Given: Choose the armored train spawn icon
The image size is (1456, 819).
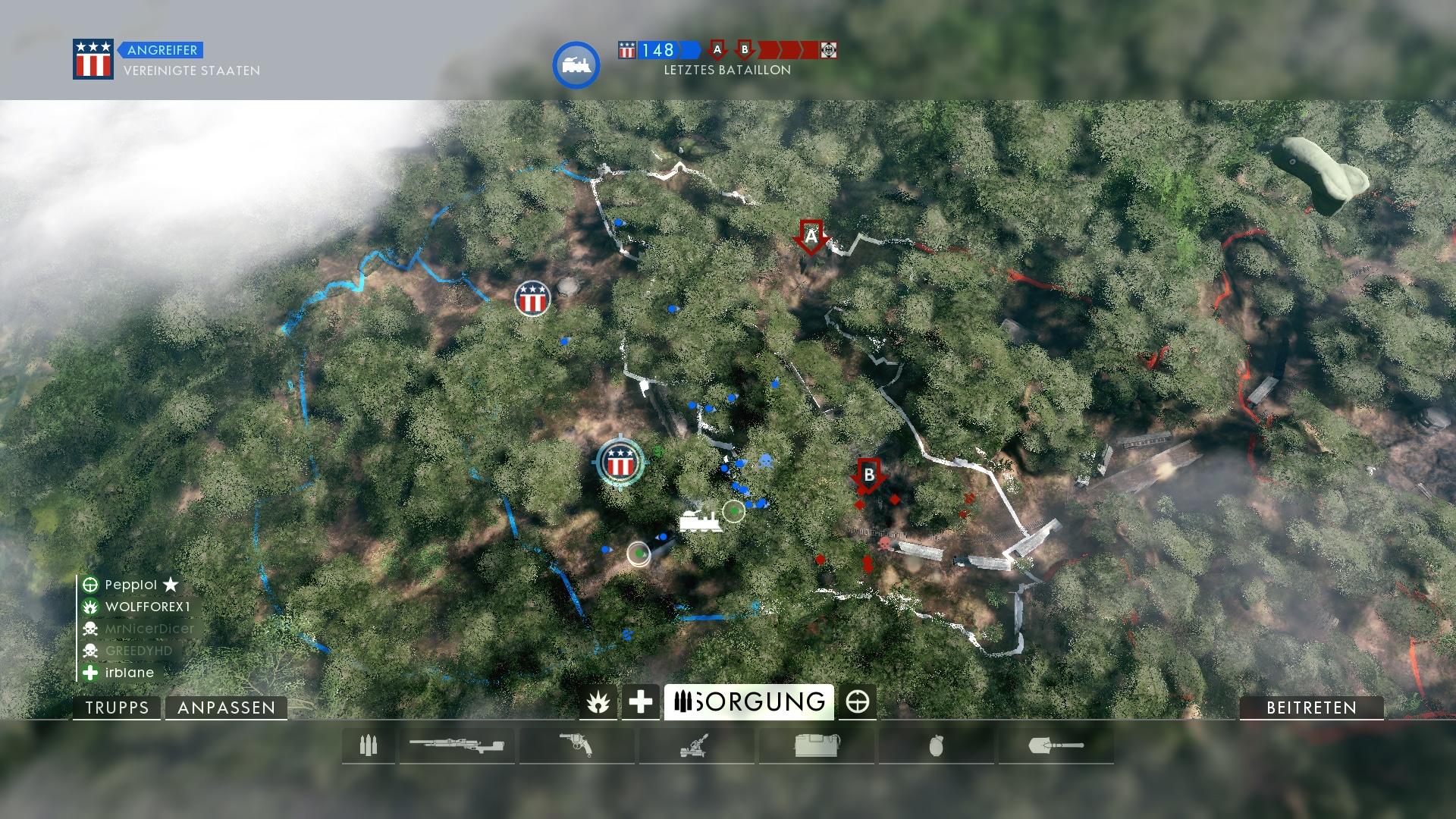Looking at the screenshot, I should tap(699, 521).
